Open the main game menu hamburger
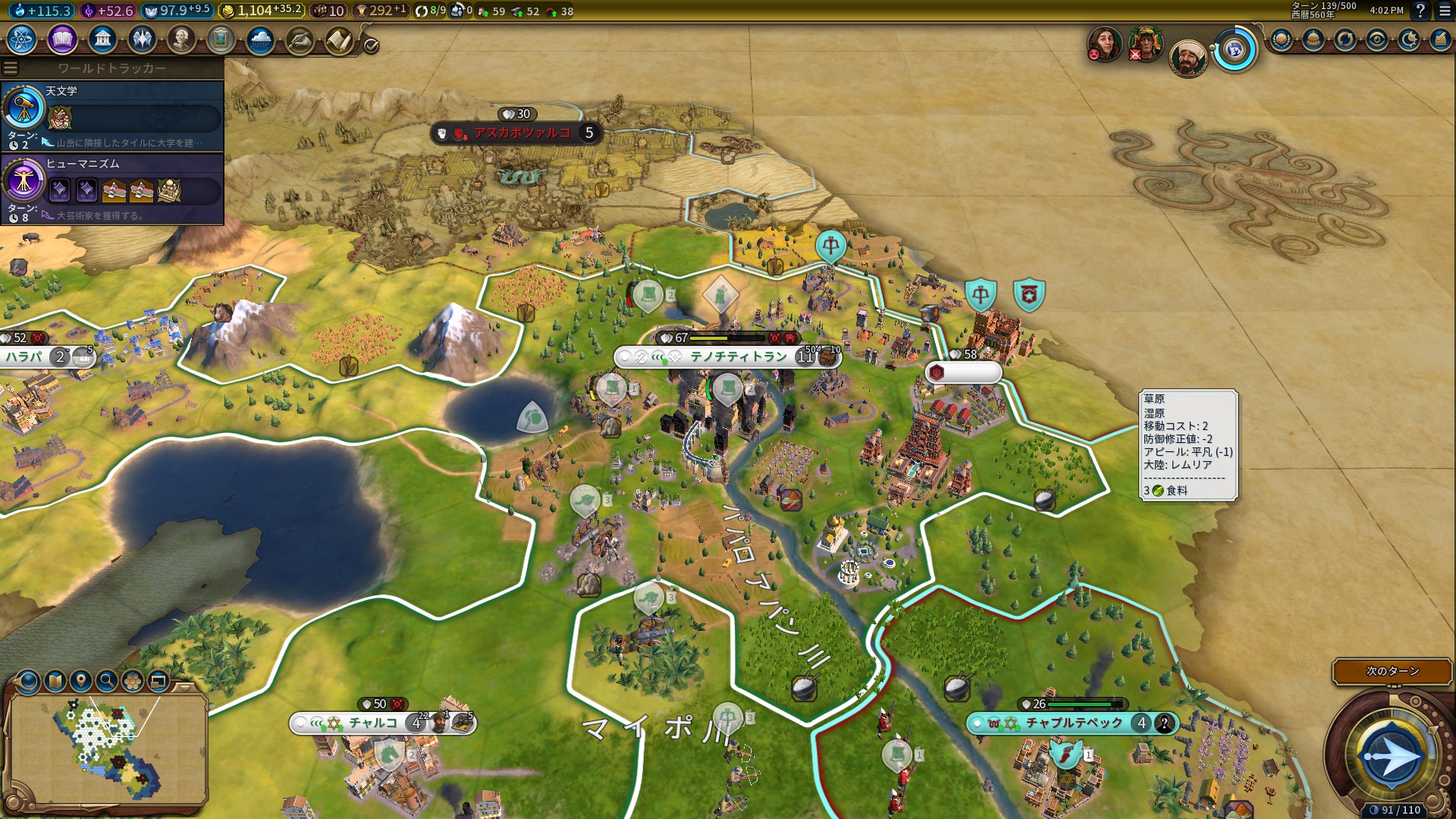 click(1445, 11)
